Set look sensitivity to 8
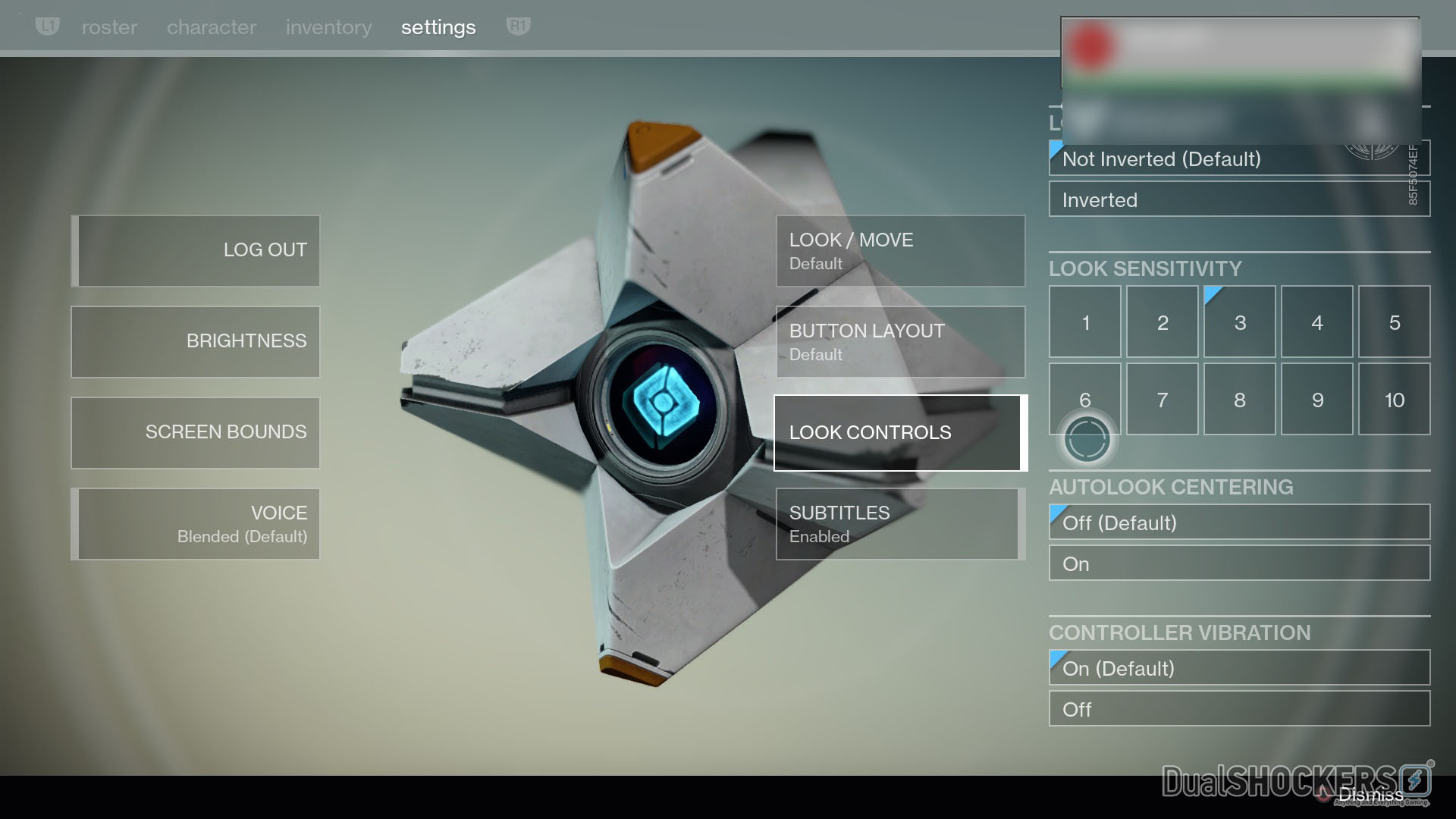The width and height of the screenshot is (1456, 819). 1239,399
